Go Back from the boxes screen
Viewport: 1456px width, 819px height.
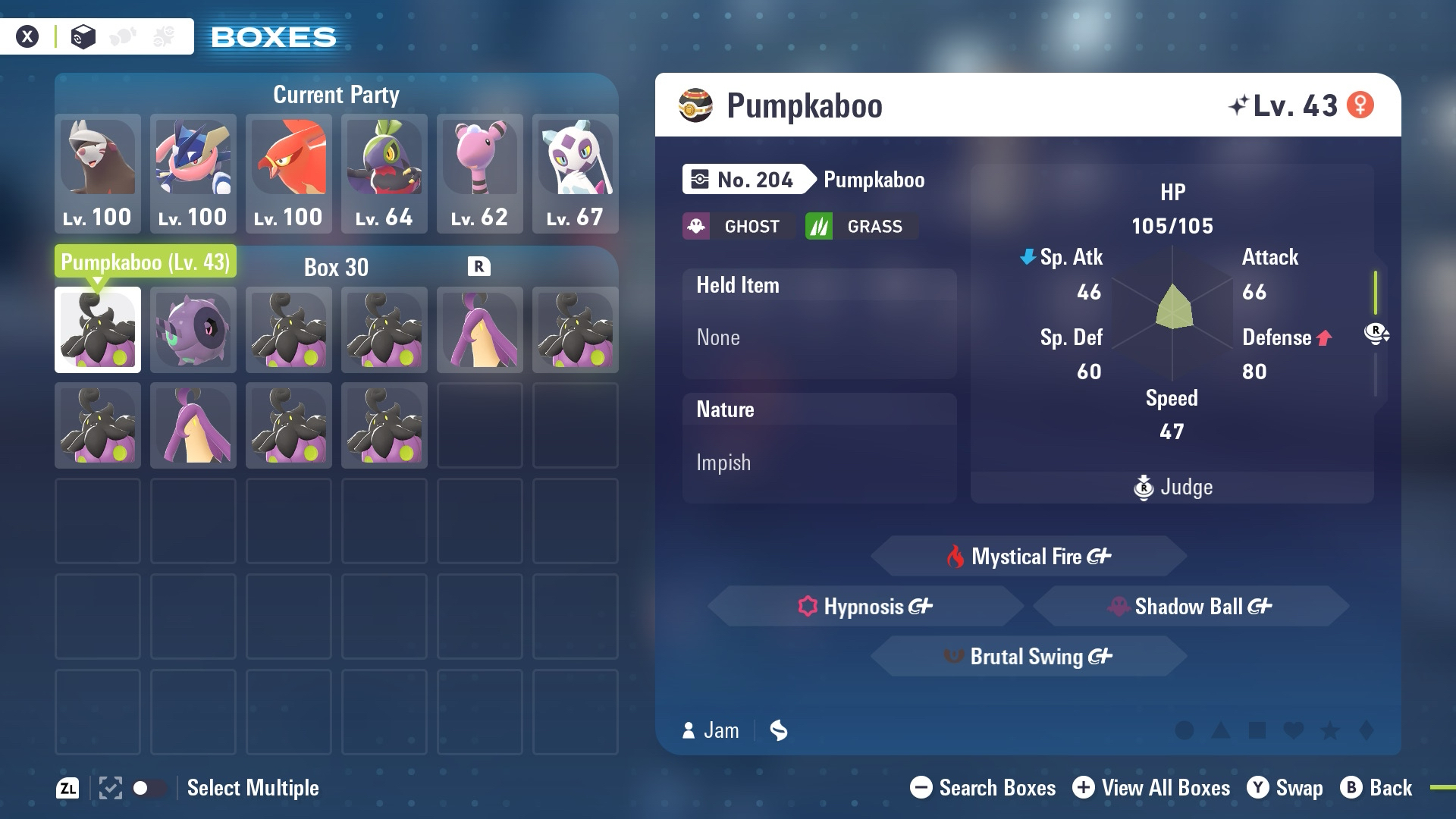(1376, 788)
